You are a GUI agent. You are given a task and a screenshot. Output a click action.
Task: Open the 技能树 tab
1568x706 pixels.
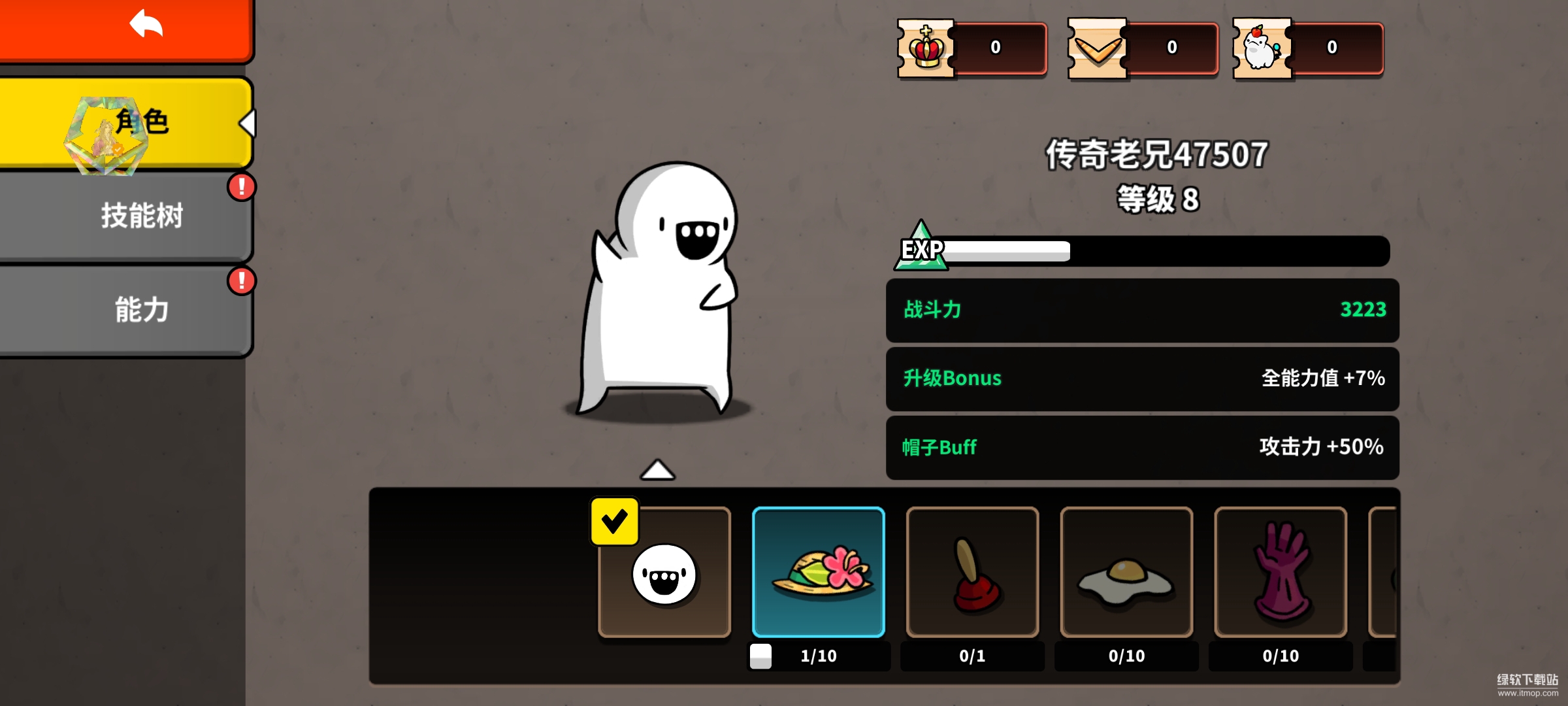tap(125, 216)
